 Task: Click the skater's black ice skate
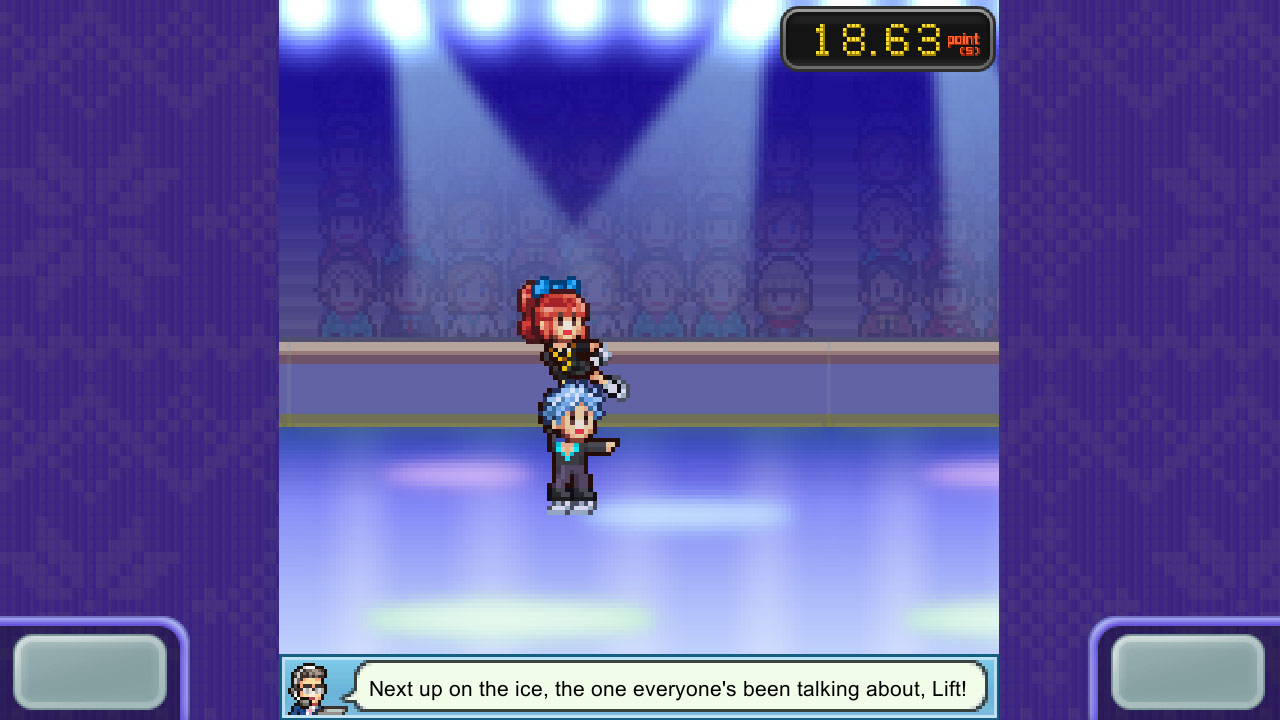(568, 498)
